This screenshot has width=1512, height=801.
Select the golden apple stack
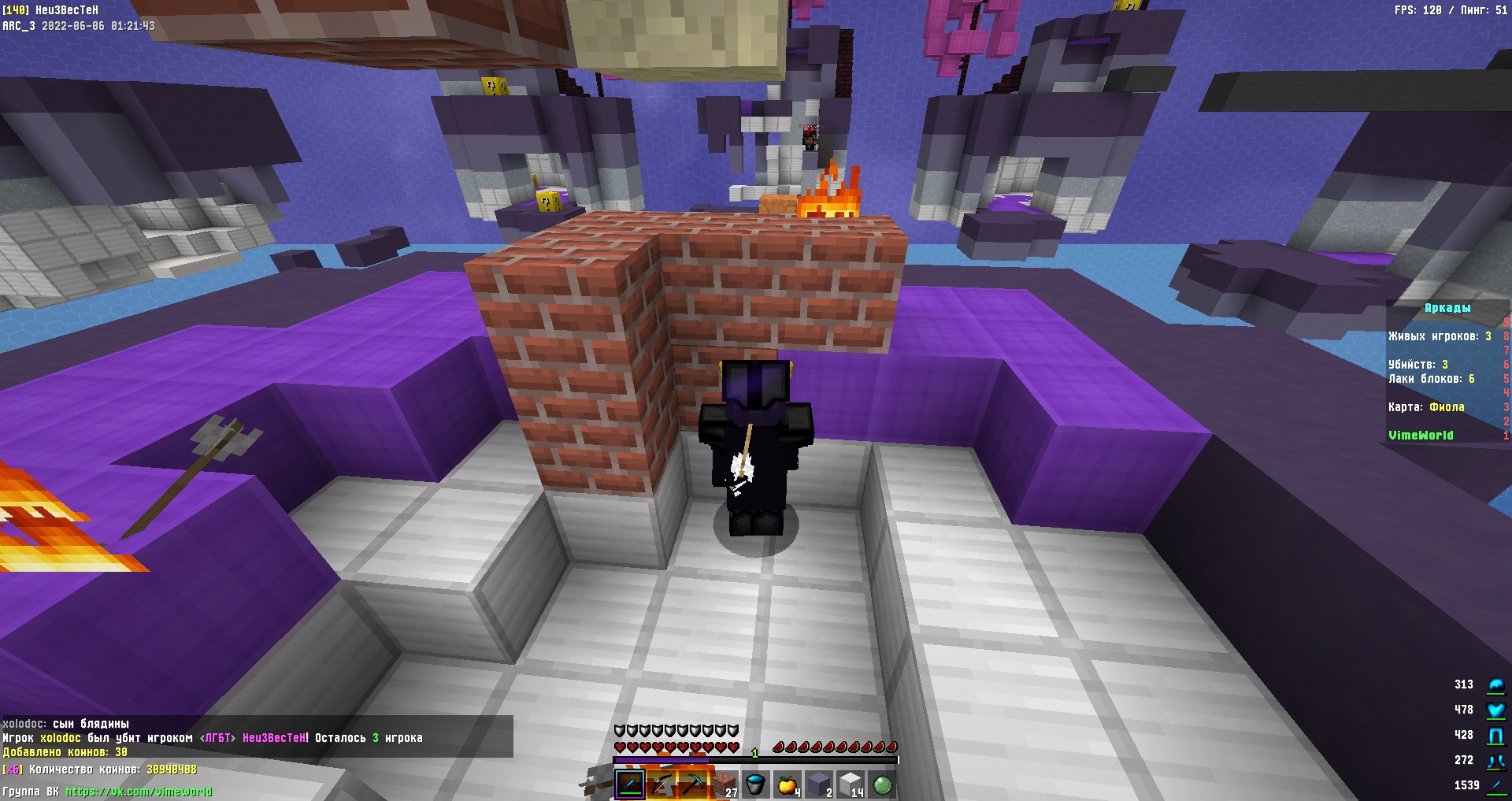point(787,784)
